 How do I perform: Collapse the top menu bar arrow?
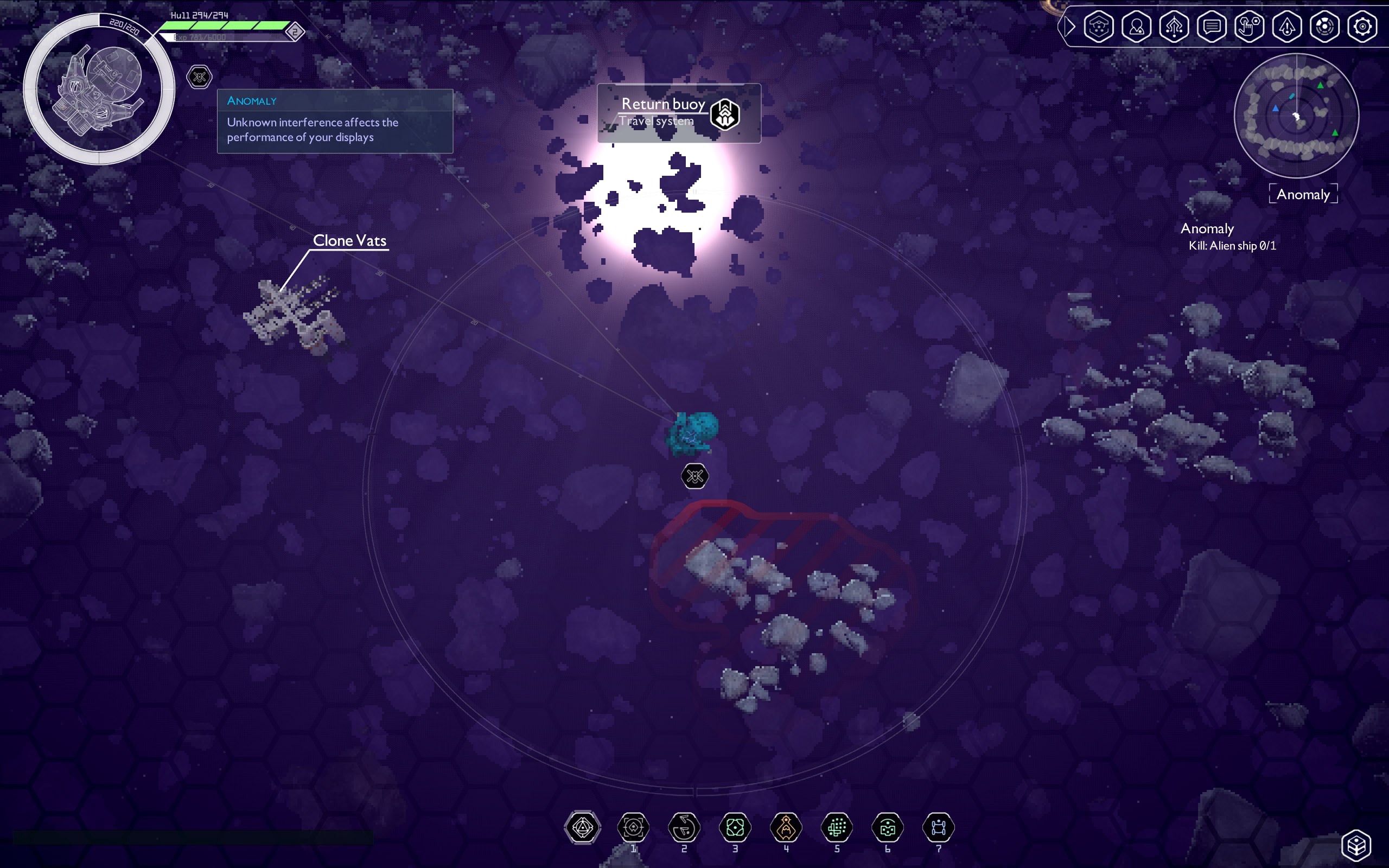click(1069, 27)
